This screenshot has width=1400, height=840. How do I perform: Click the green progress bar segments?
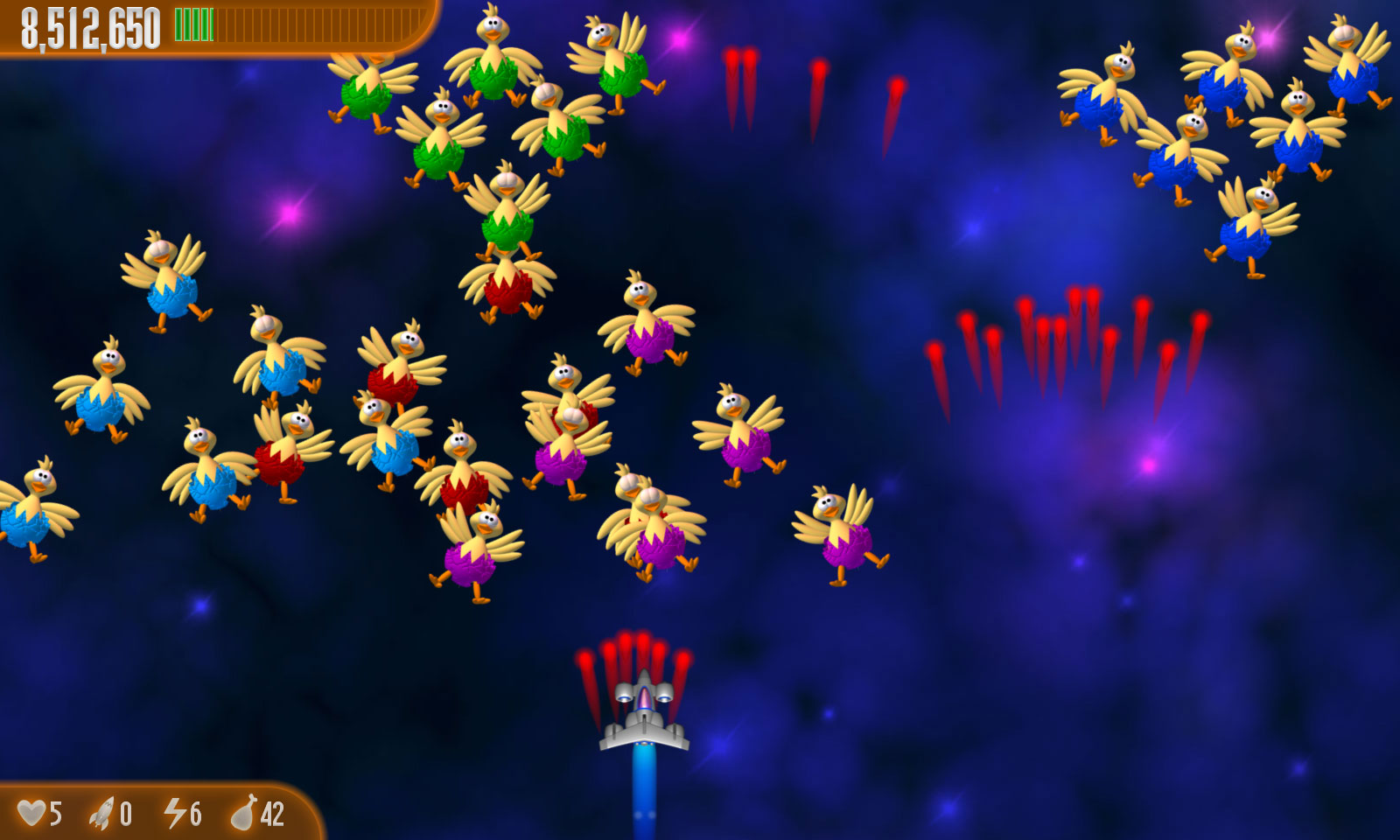click(192, 24)
